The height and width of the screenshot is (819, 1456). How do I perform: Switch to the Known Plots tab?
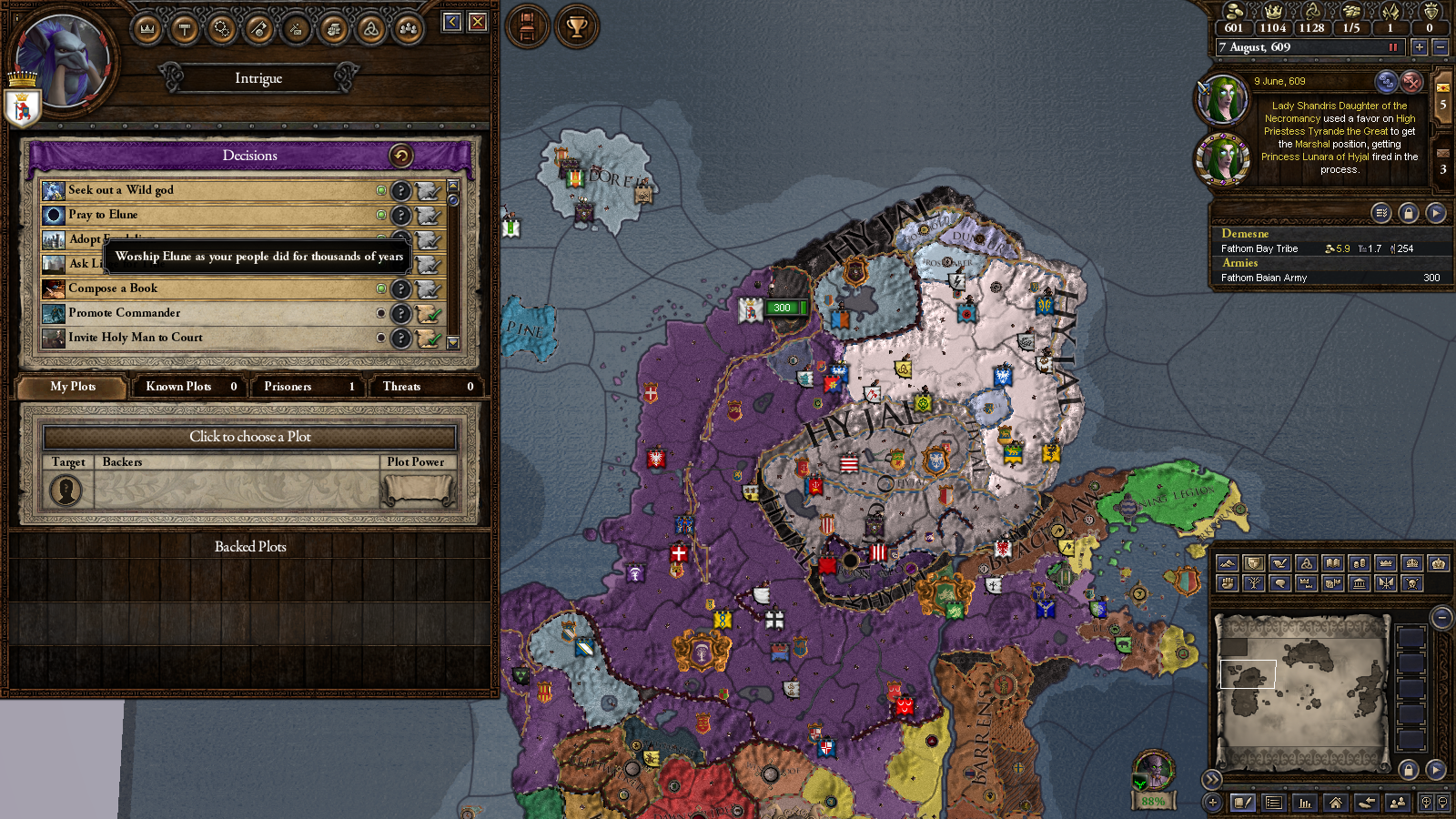(x=188, y=387)
